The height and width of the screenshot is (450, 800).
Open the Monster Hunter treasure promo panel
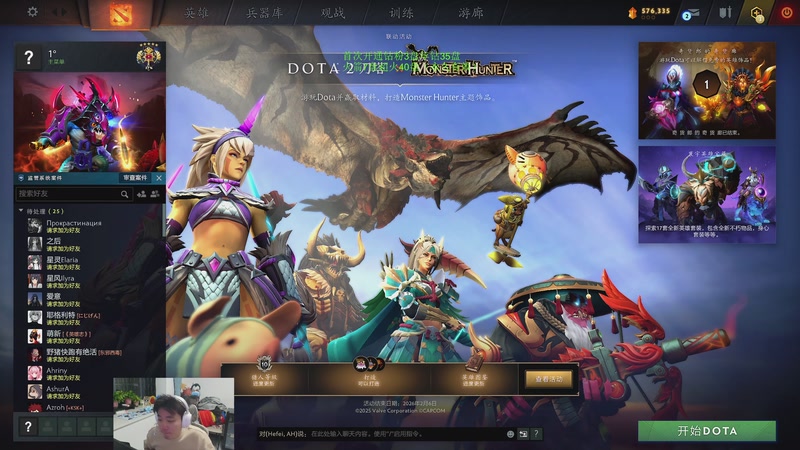pyautogui.click(x=707, y=90)
